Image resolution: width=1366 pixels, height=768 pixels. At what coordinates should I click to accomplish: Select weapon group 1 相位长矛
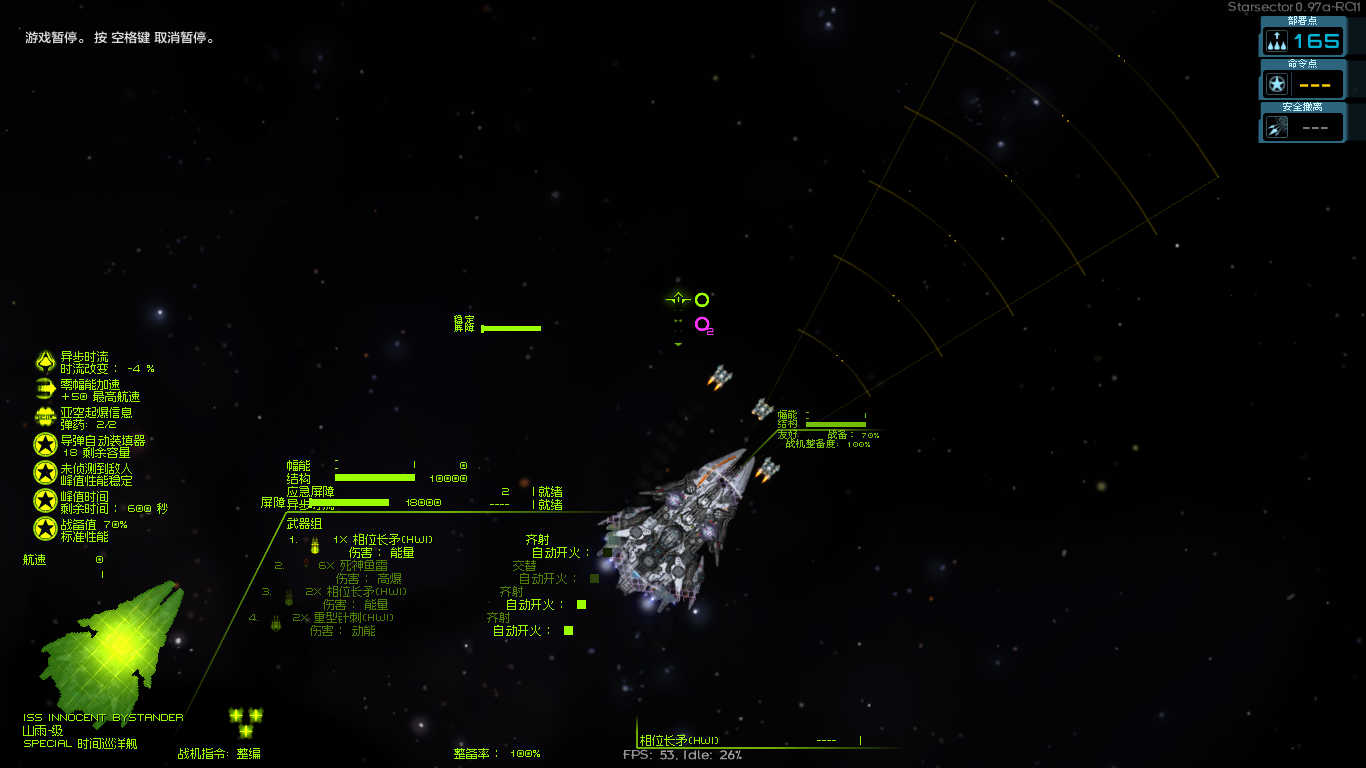(392, 539)
